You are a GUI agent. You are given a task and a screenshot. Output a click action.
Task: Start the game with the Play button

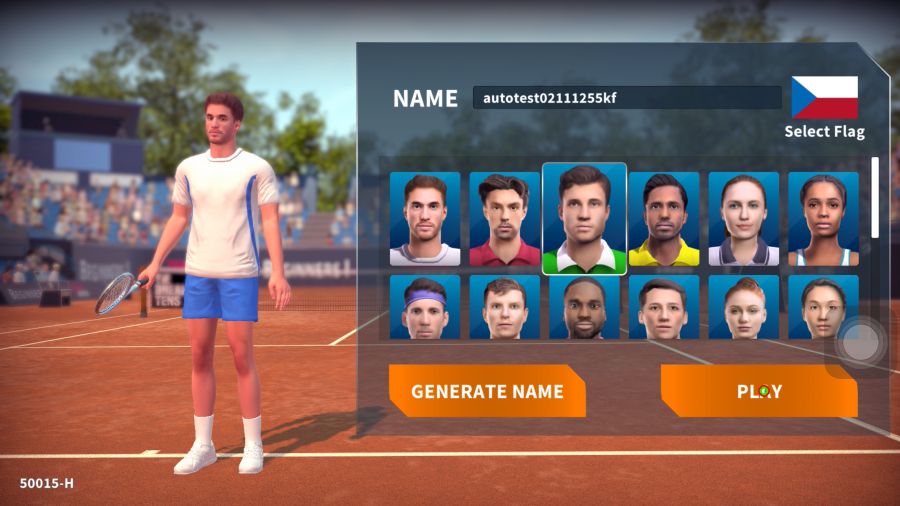(759, 391)
